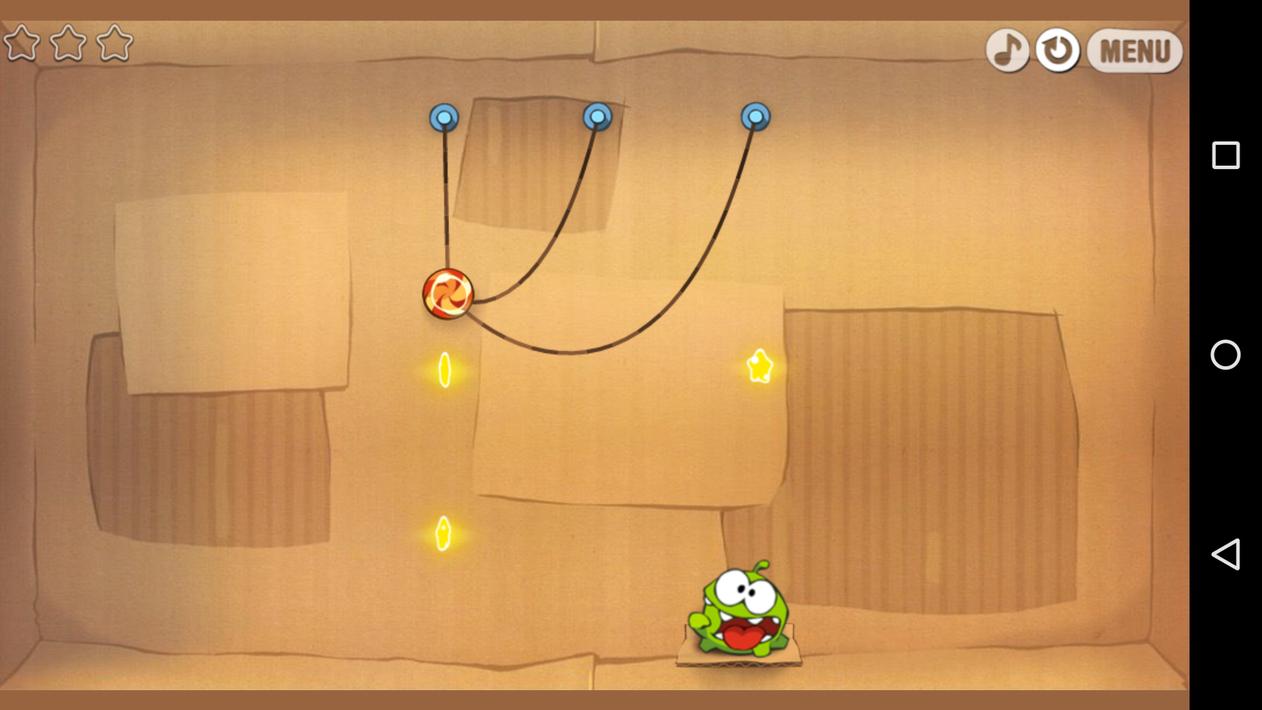
Task: Tap the Android home circle button
Action: [x=1225, y=355]
